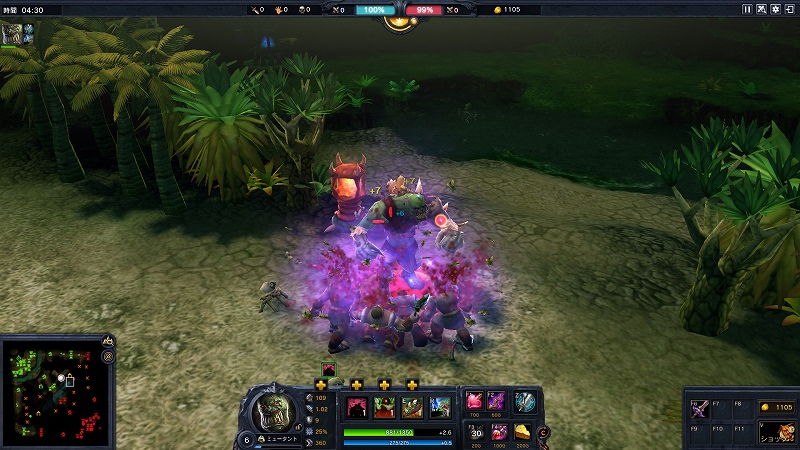The width and height of the screenshot is (800, 450).
Task: Click the pause button in top bar
Action: tap(747, 9)
